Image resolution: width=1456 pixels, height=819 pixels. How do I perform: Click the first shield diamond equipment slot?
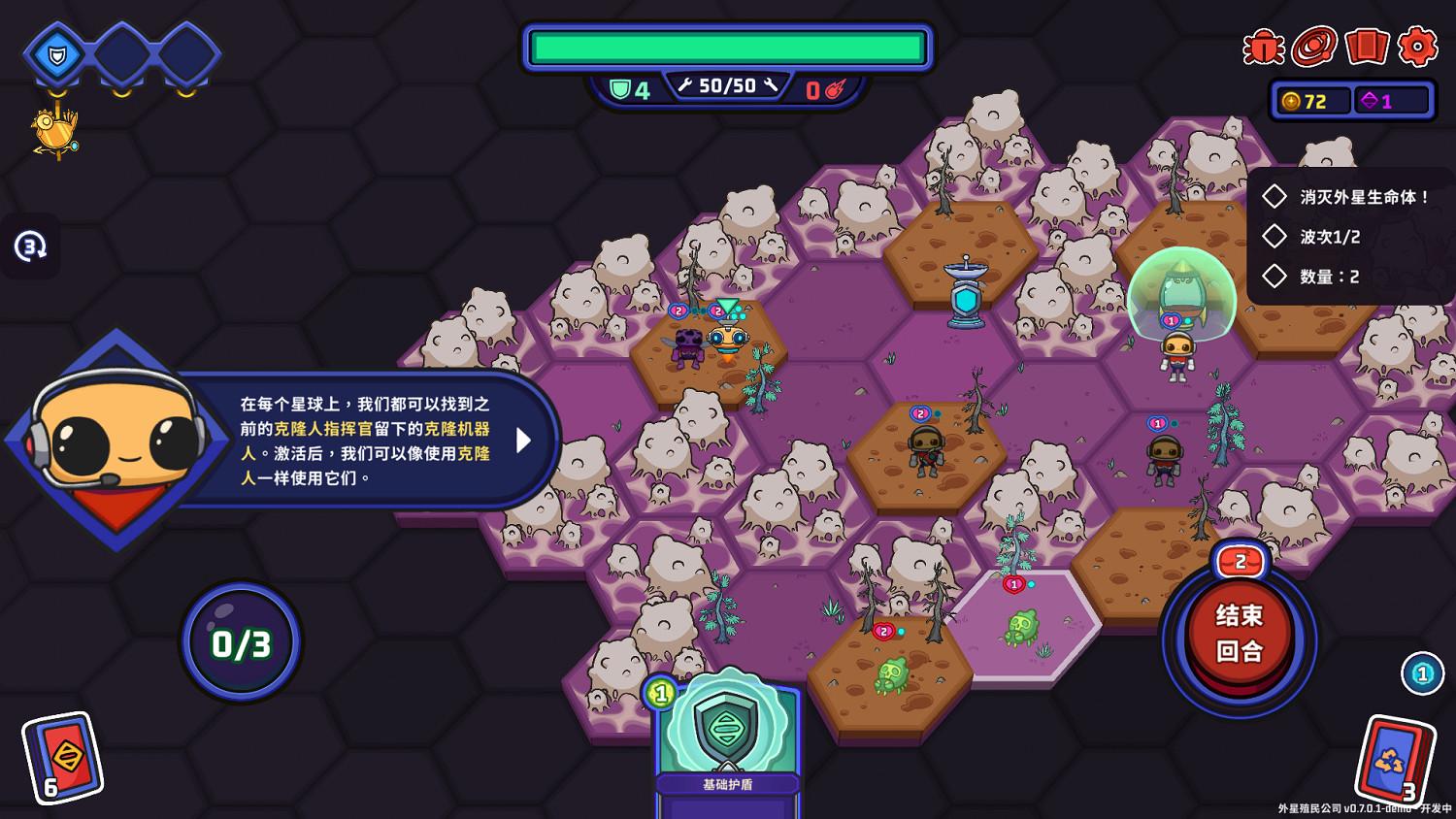(x=55, y=55)
